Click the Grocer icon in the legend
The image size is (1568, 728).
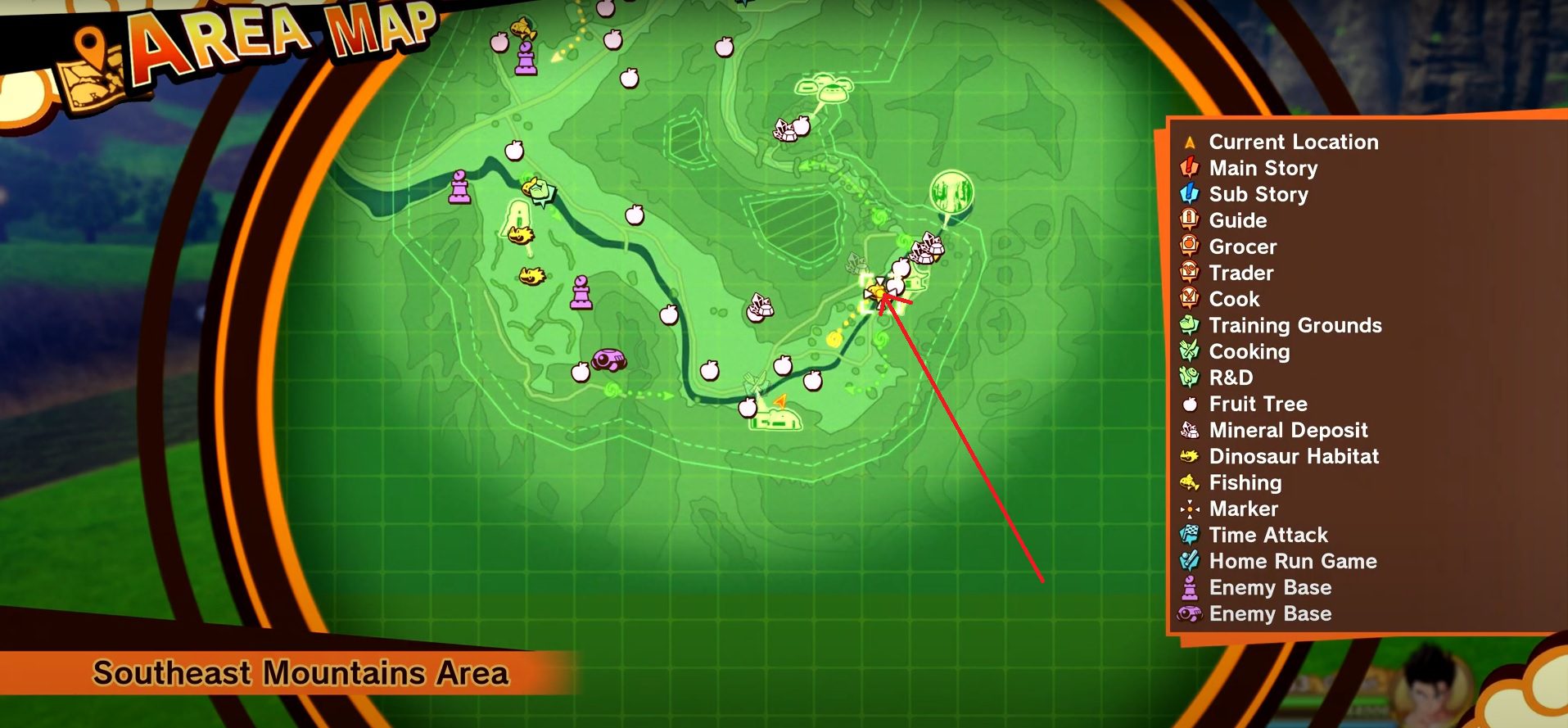[x=1189, y=246]
